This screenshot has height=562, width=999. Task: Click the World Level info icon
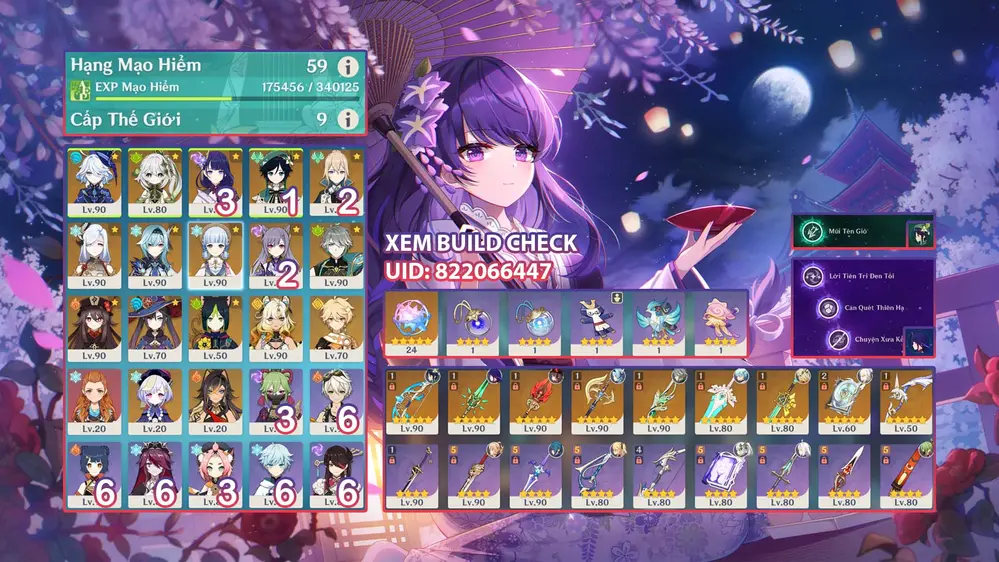tap(347, 119)
